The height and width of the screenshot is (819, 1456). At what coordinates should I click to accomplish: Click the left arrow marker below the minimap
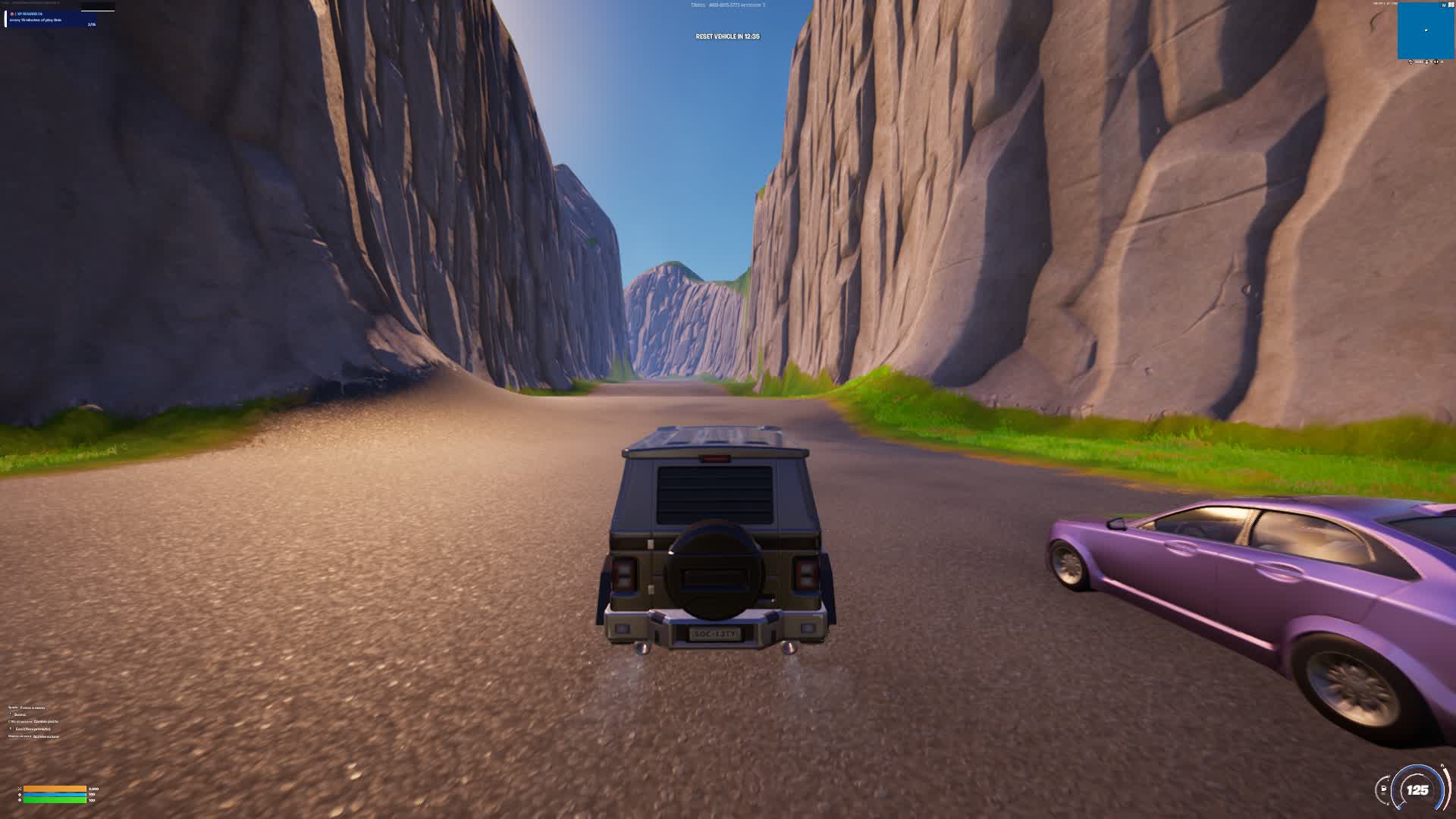point(1436,61)
